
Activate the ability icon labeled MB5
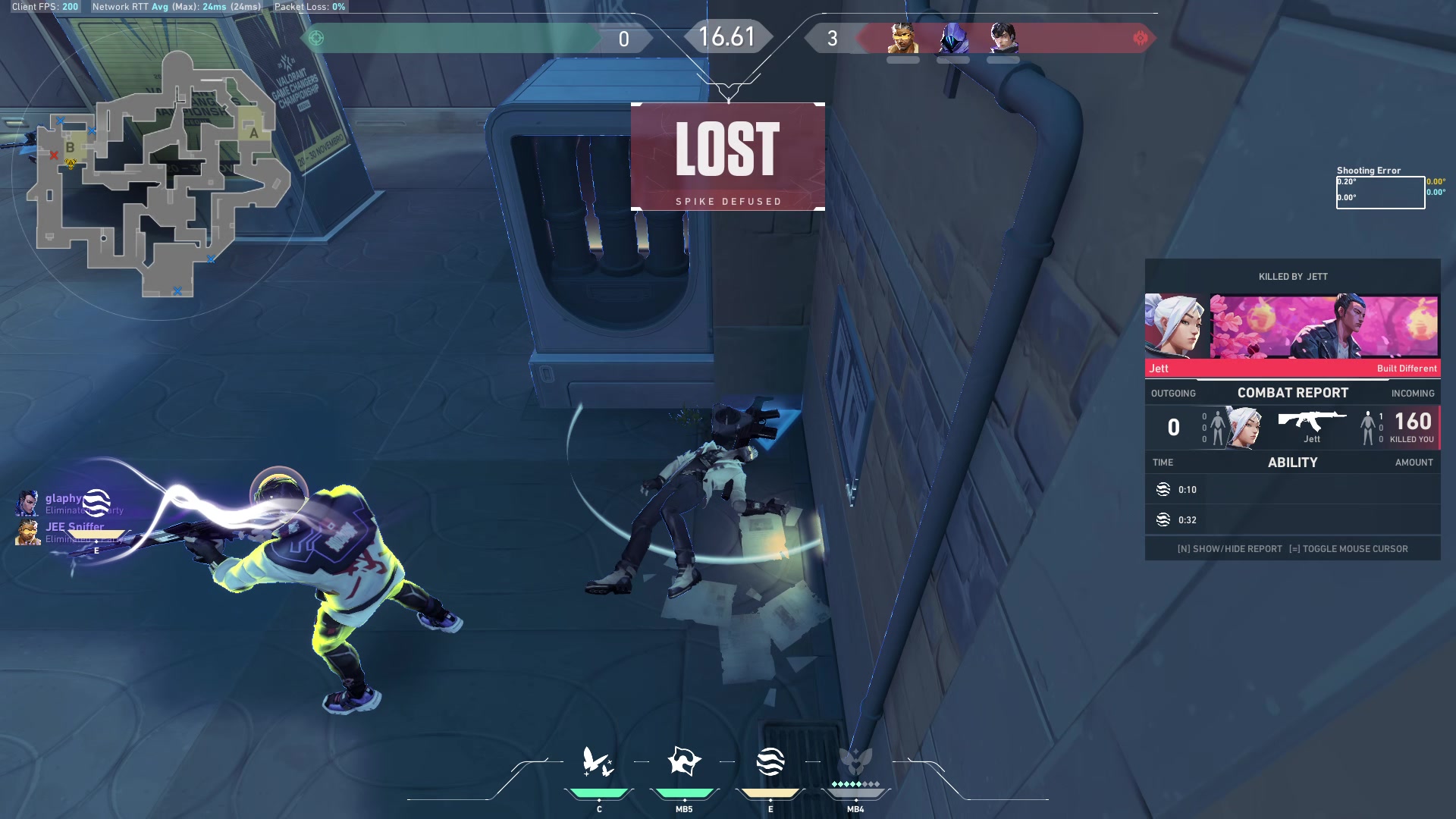[684, 761]
